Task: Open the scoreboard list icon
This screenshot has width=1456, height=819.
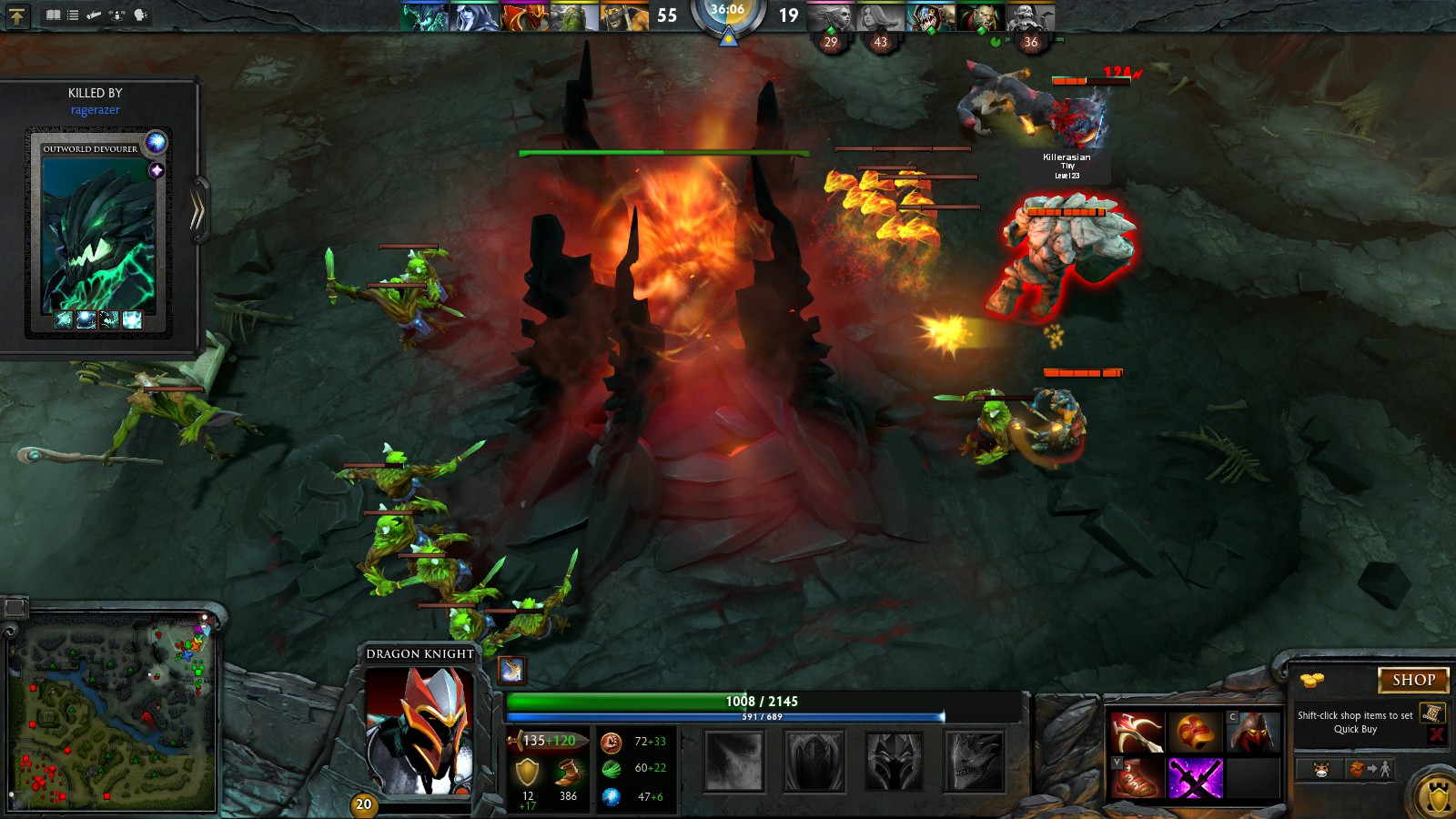Action: tap(73, 15)
